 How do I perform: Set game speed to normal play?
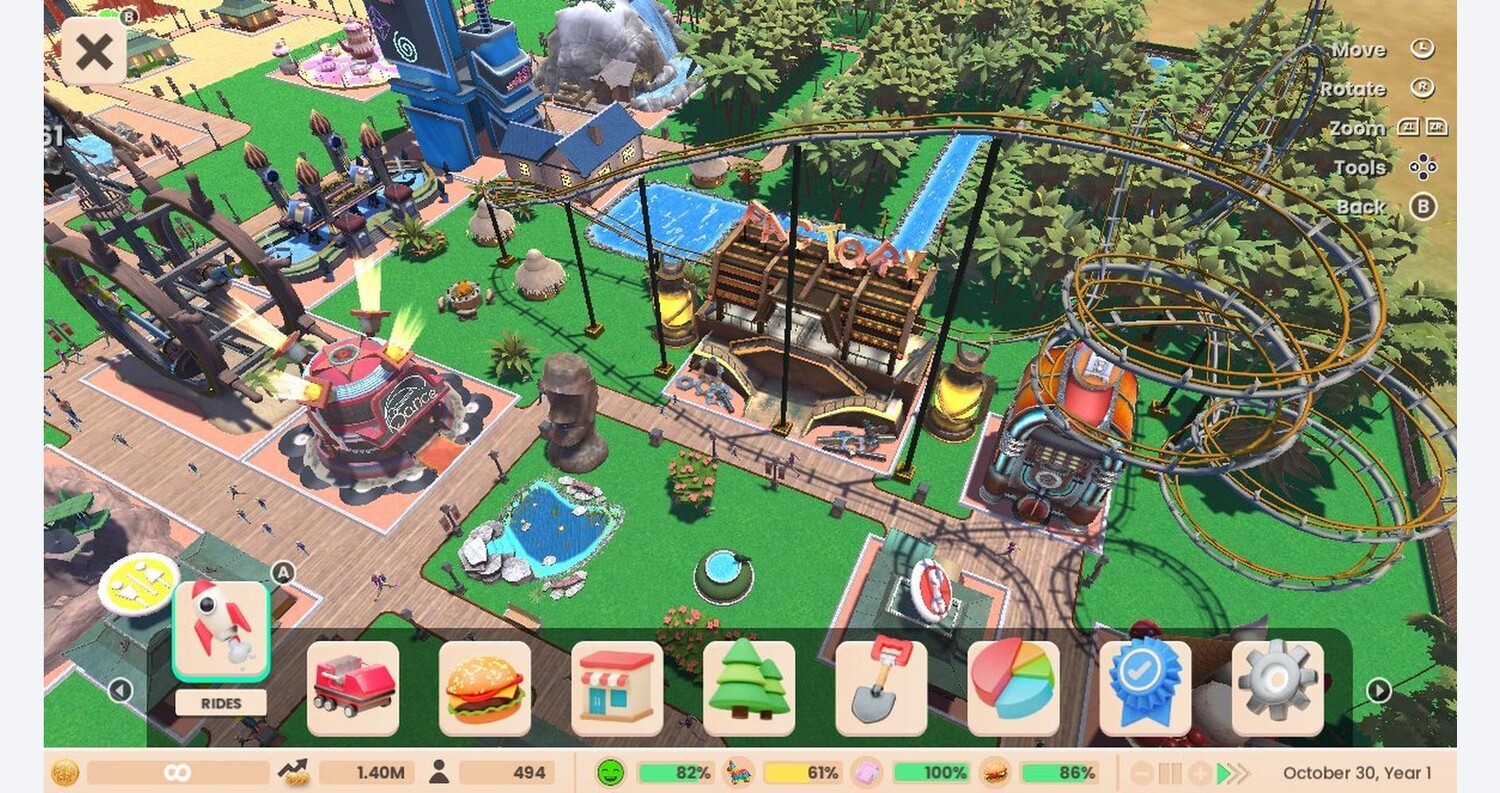point(1222,773)
